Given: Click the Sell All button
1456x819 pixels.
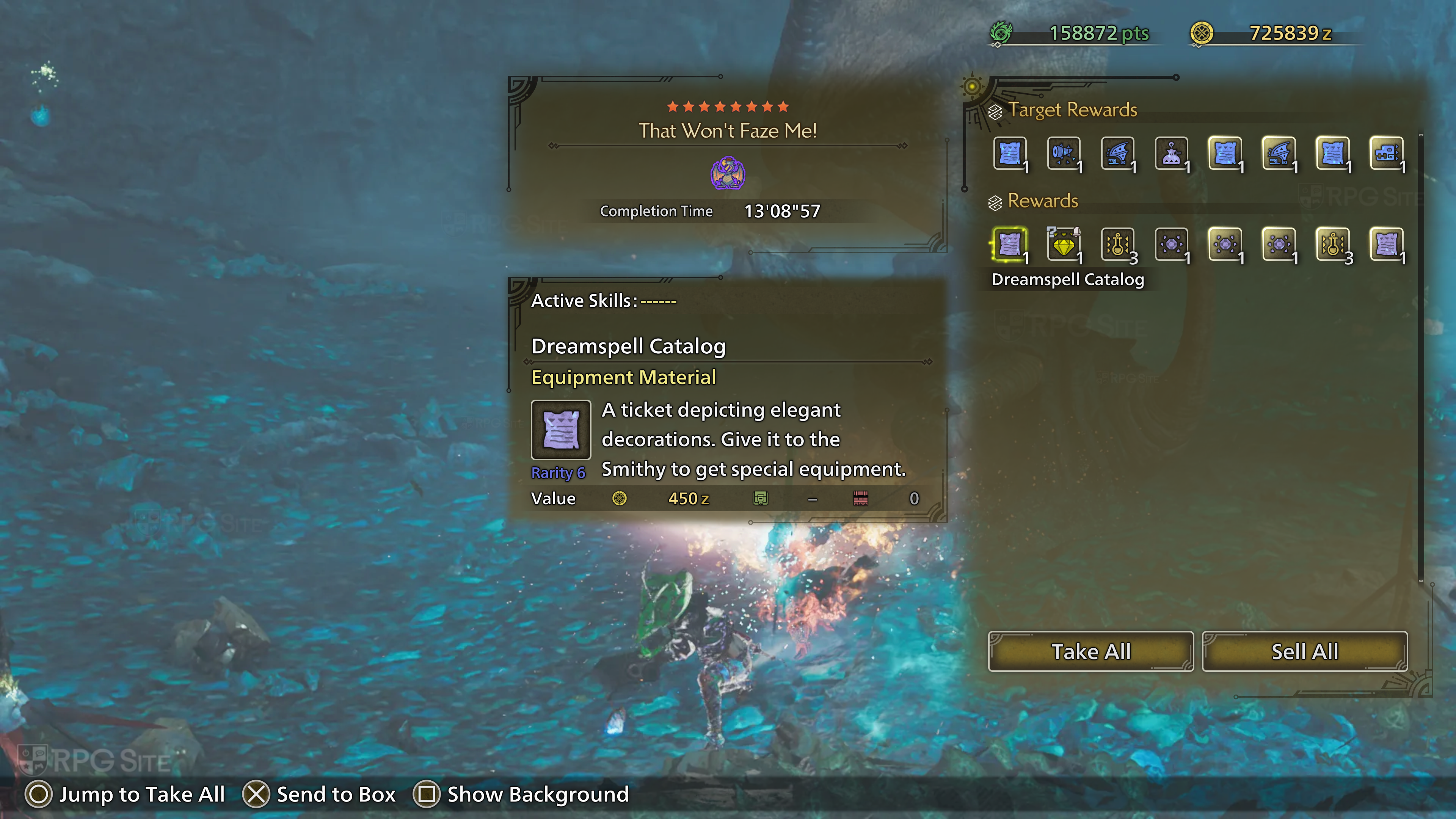Looking at the screenshot, I should click(1304, 652).
